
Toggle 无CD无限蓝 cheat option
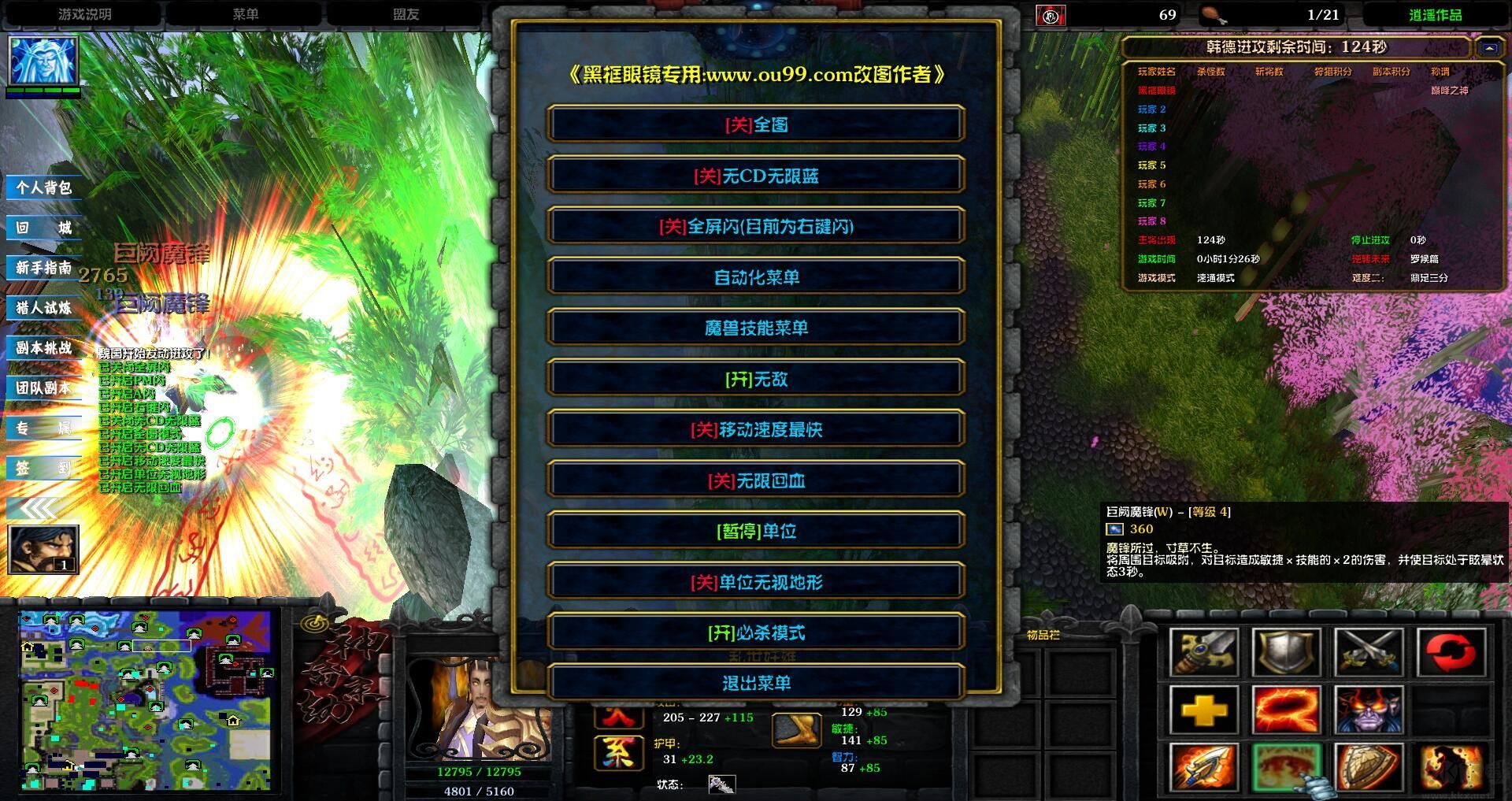coord(756,176)
